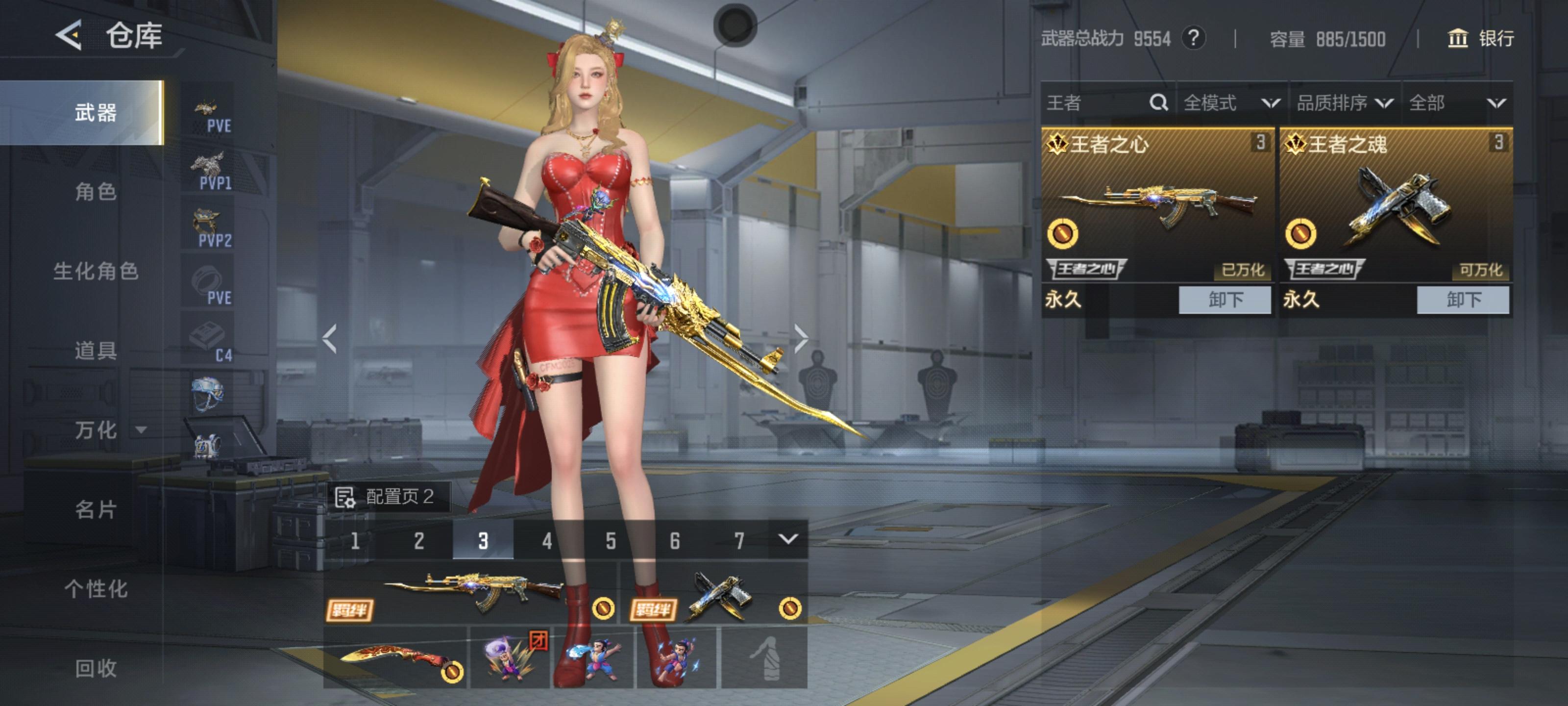Switch to loadout slot 4
The image size is (1568, 706).
[x=547, y=540]
